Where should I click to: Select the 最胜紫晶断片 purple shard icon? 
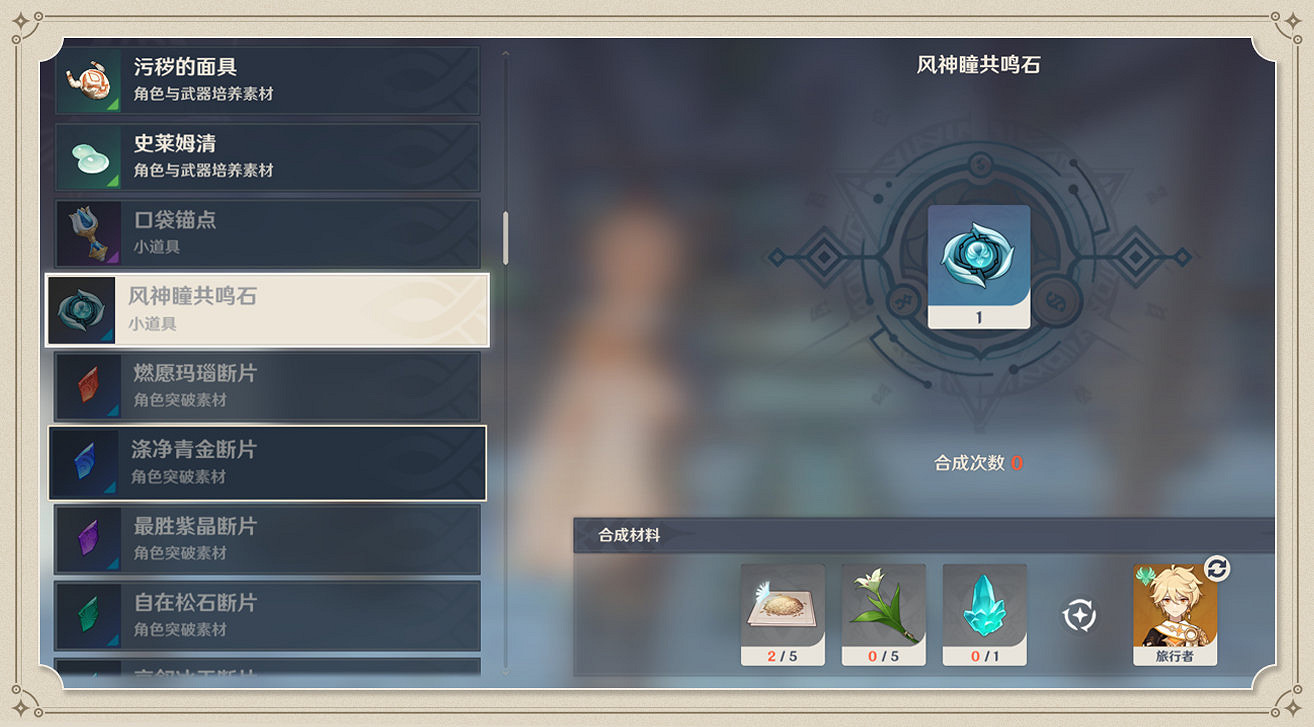click(88, 539)
